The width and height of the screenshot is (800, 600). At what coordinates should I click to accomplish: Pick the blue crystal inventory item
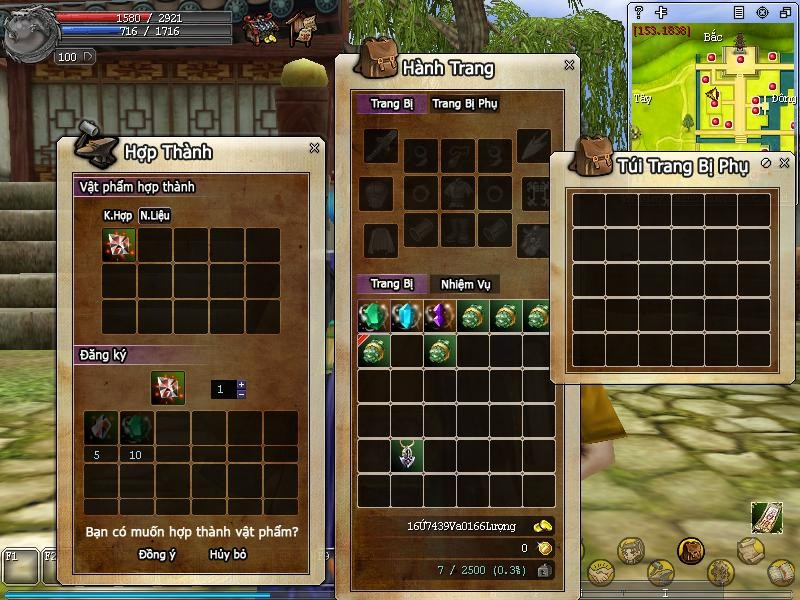pos(407,317)
